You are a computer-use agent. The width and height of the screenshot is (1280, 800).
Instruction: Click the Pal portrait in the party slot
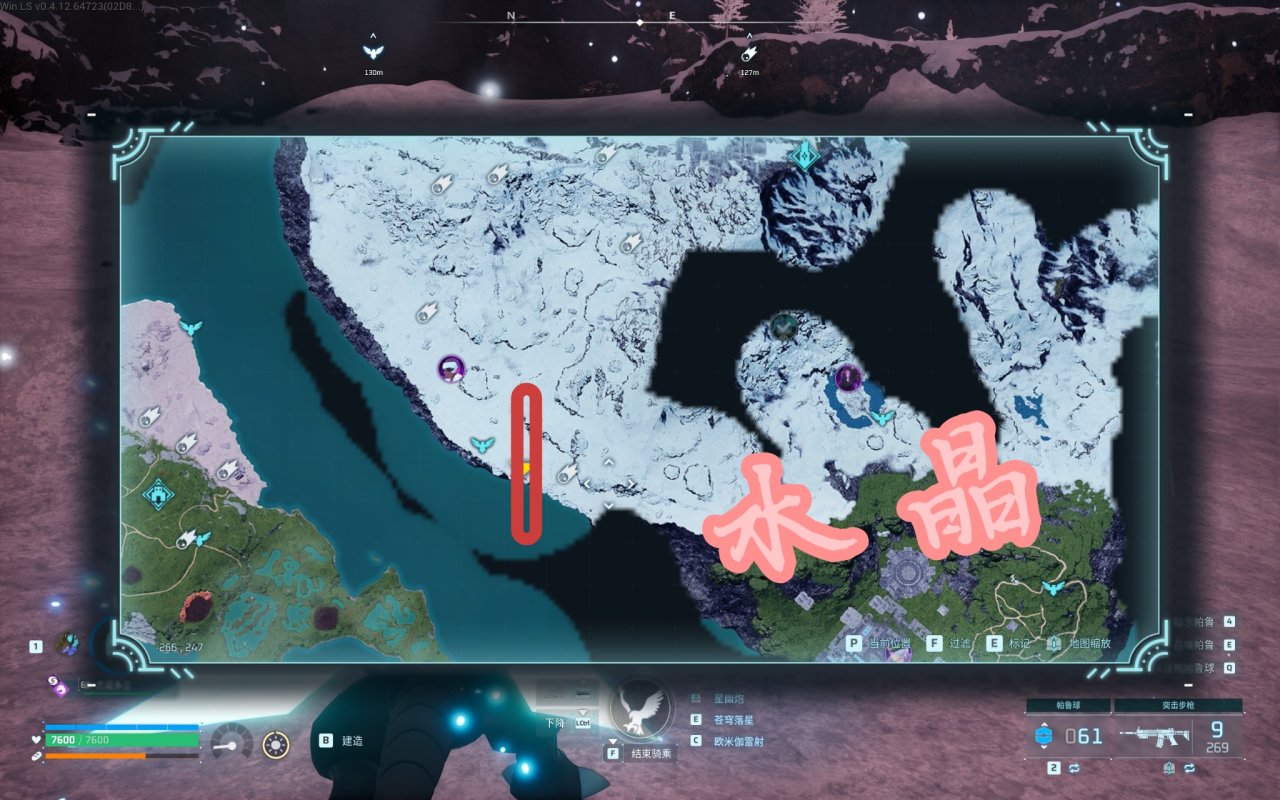point(68,643)
